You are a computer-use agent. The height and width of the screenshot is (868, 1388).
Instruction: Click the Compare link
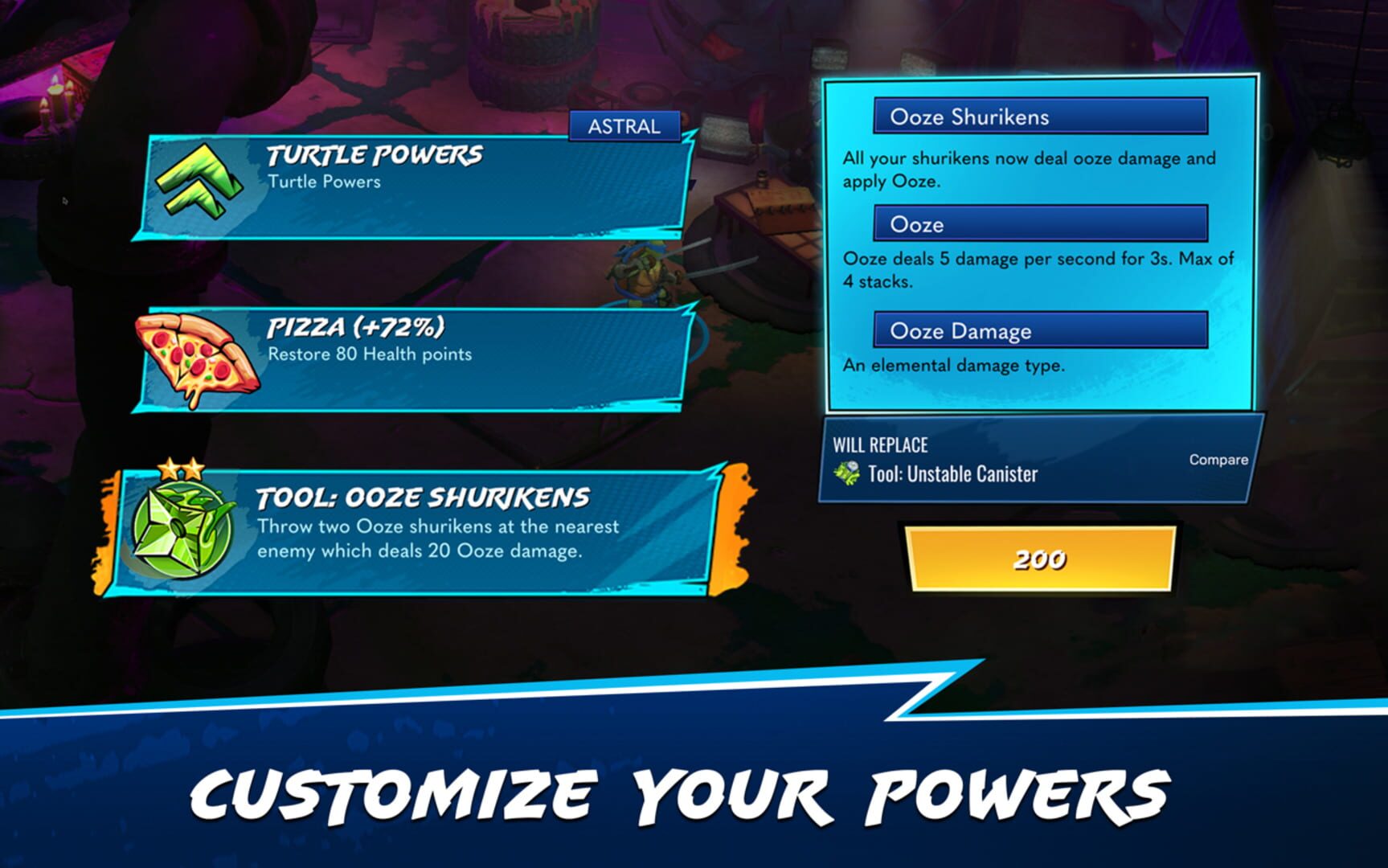pos(1218,460)
